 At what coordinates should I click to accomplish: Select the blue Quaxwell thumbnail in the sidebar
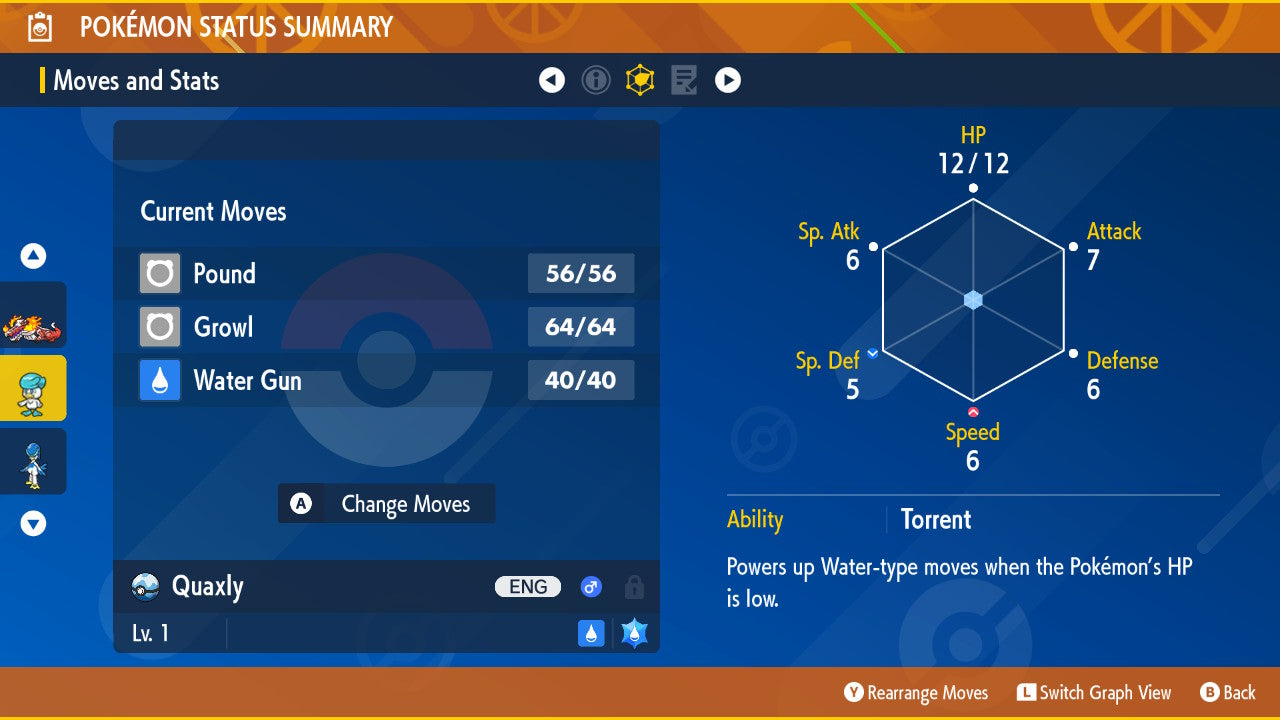[x=33, y=461]
